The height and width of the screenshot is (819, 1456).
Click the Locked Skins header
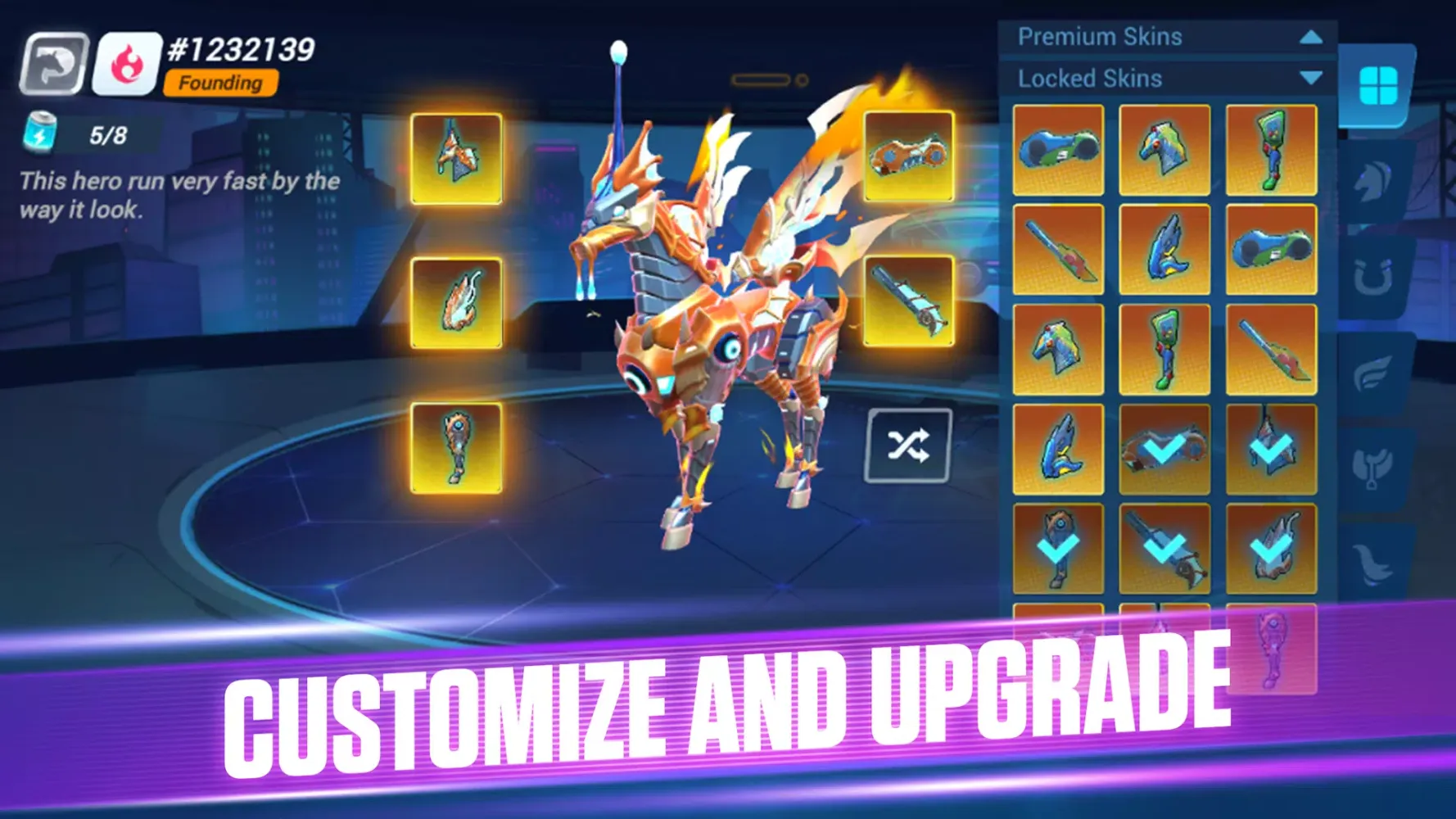1089,78
